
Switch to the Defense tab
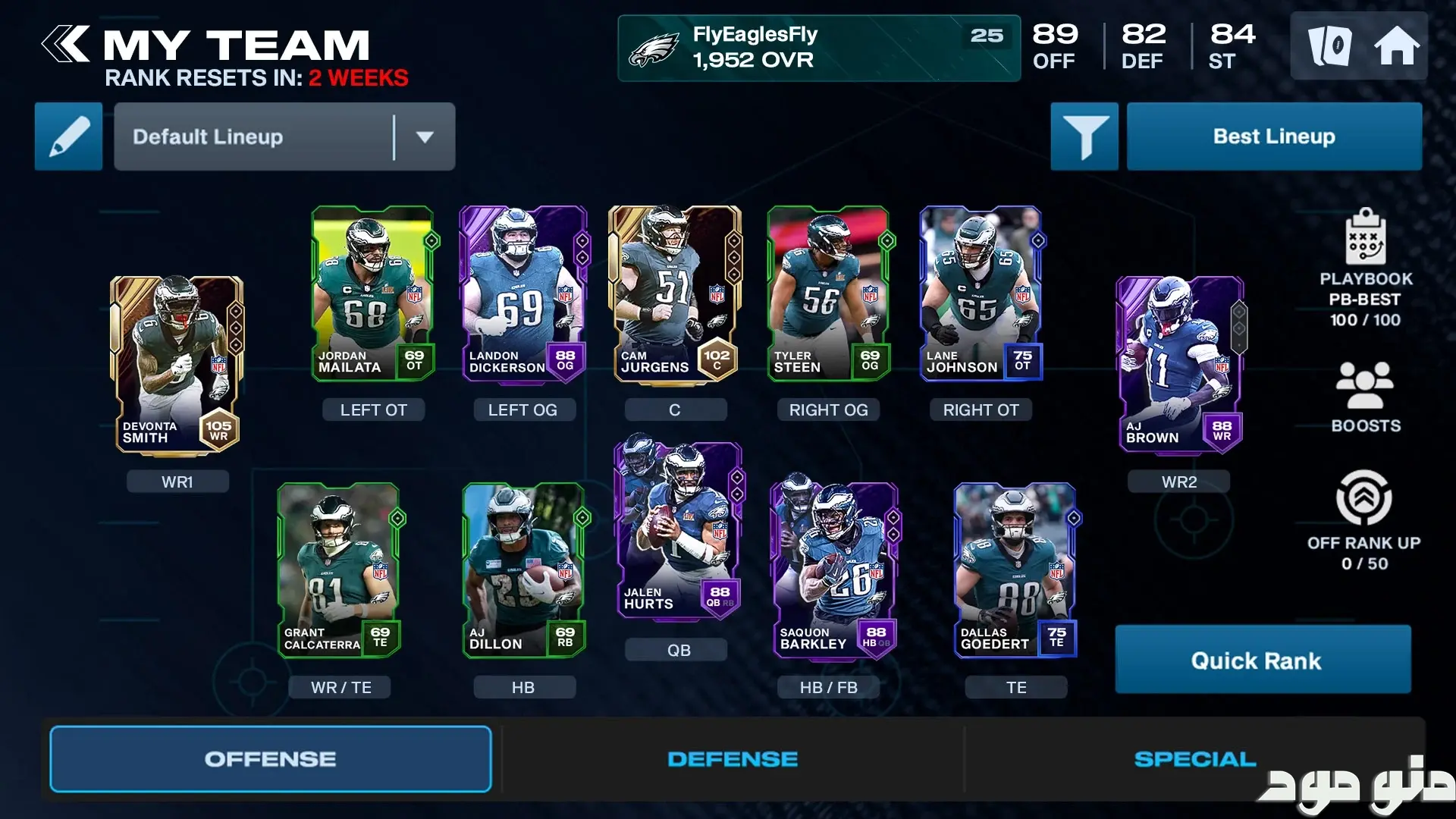pos(733,759)
